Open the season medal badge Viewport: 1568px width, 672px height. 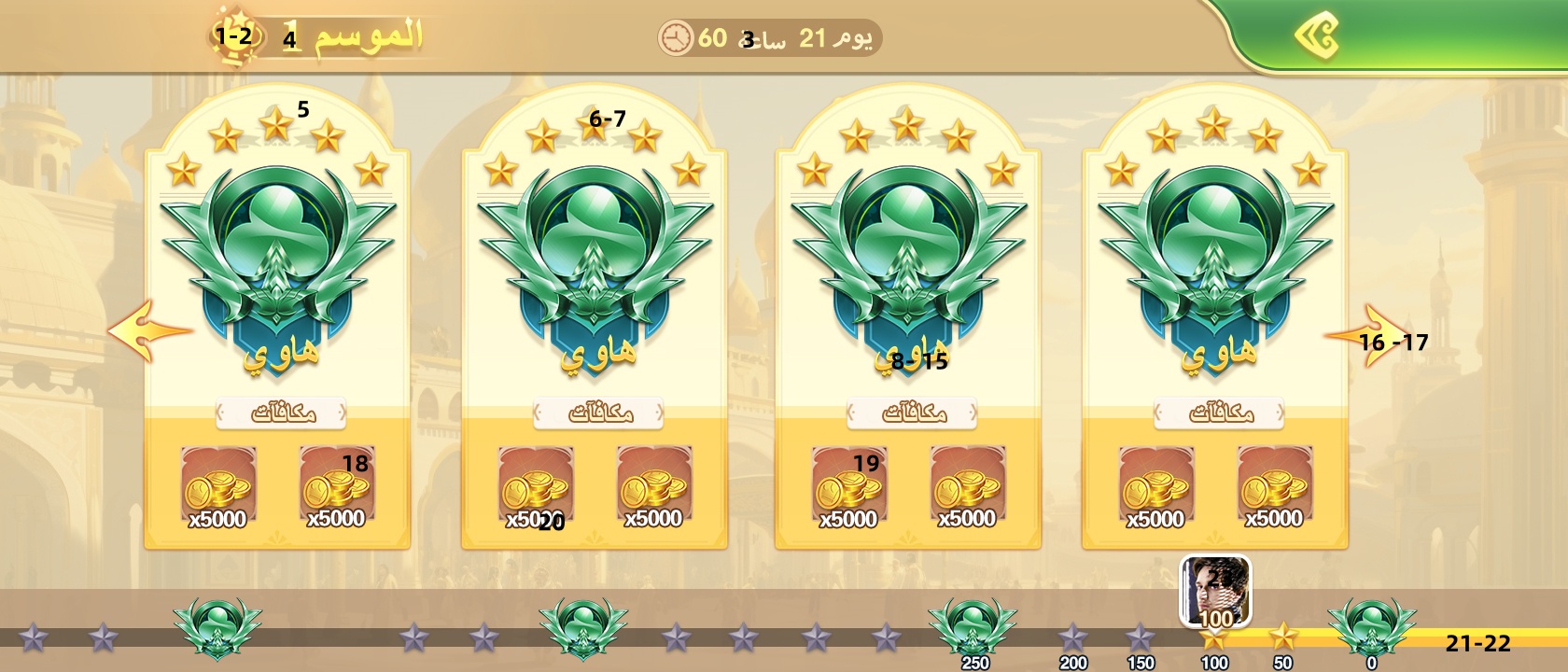pos(231,37)
